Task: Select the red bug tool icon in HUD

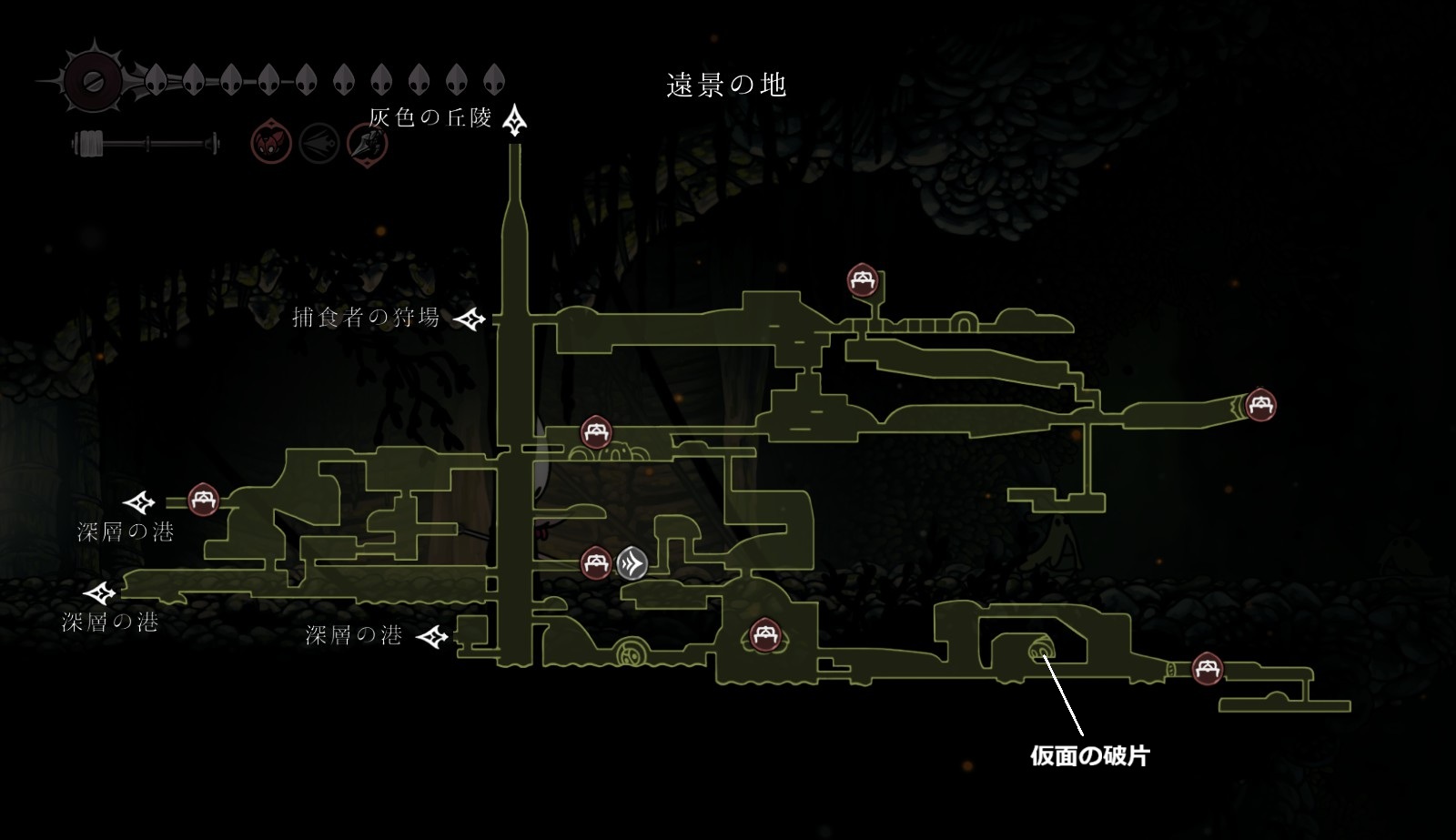Action: point(271,144)
